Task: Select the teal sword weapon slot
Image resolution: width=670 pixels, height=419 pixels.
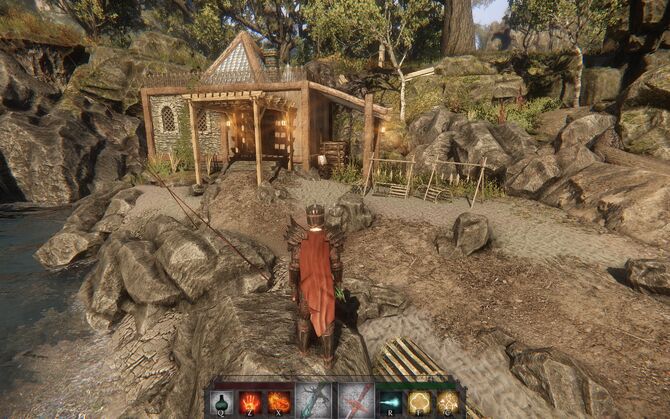Action: (313, 401)
